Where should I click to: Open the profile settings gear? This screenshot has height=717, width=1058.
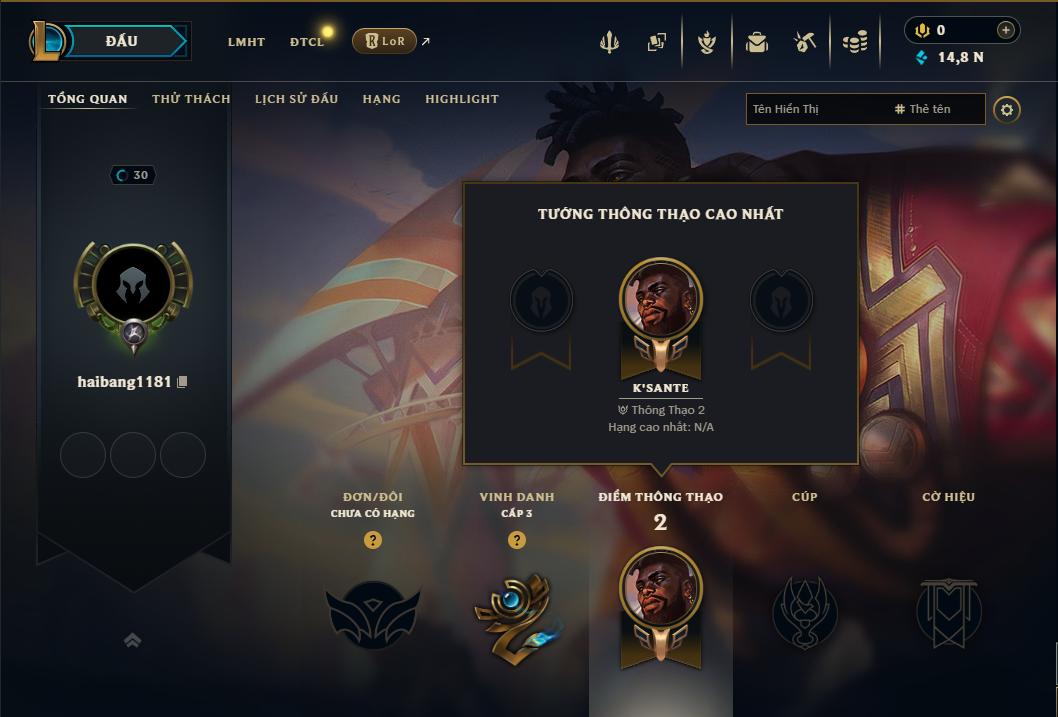click(1007, 109)
